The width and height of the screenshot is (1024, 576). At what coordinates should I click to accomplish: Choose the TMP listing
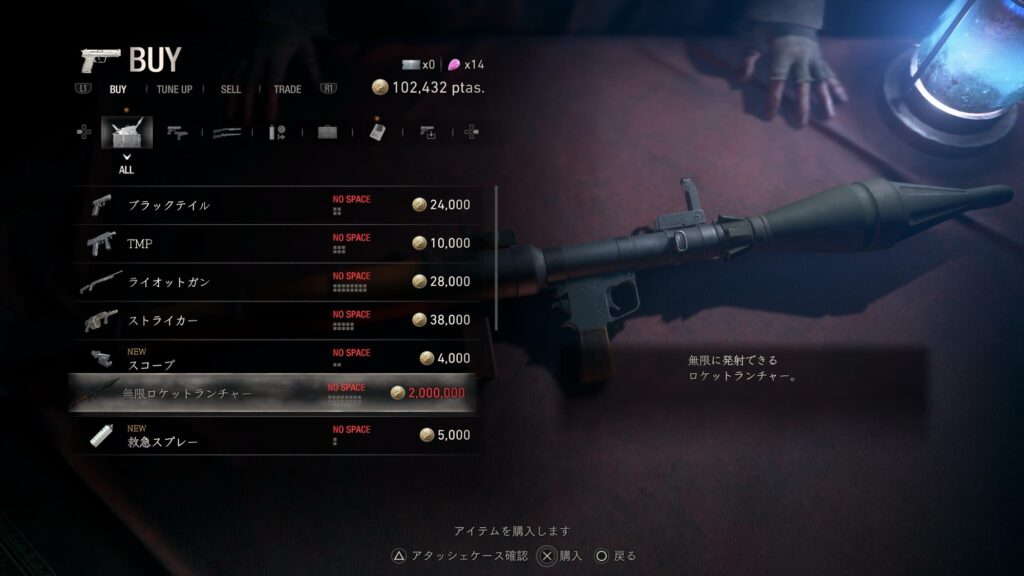pyautogui.click(x=275, y=243)
